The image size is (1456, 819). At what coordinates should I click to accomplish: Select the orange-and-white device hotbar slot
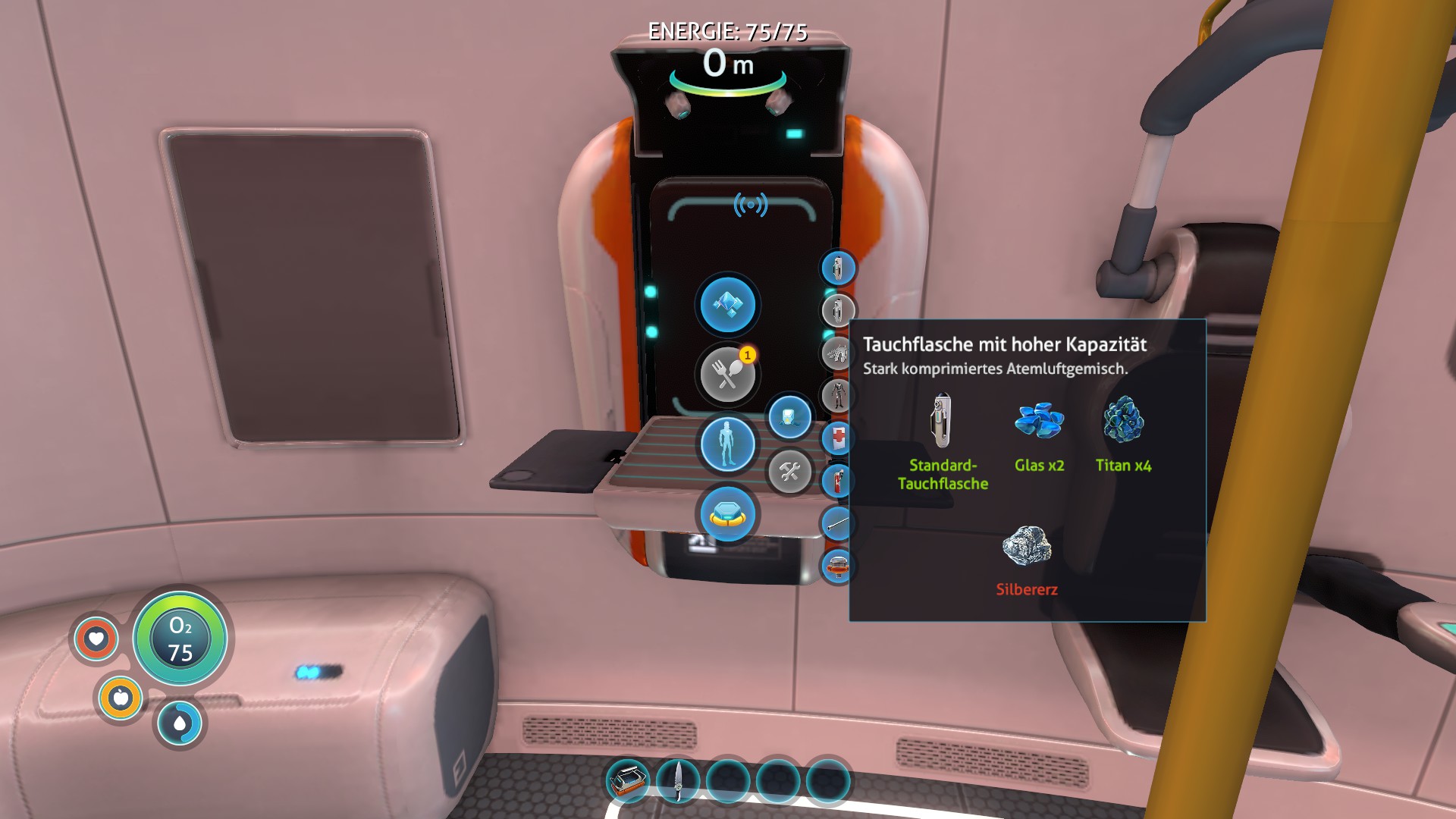(628, 781)
